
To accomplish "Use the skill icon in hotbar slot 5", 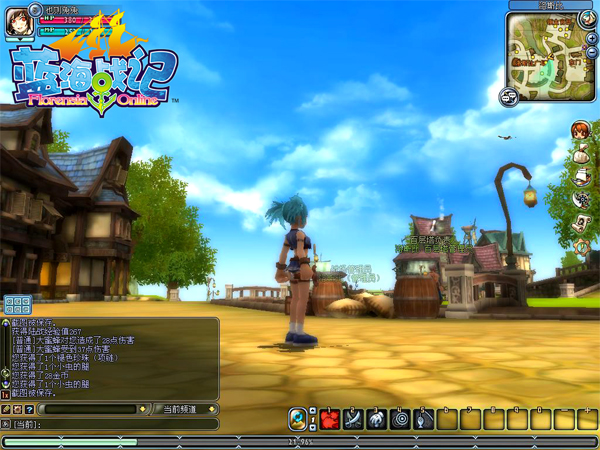I will tap(422, 420).
